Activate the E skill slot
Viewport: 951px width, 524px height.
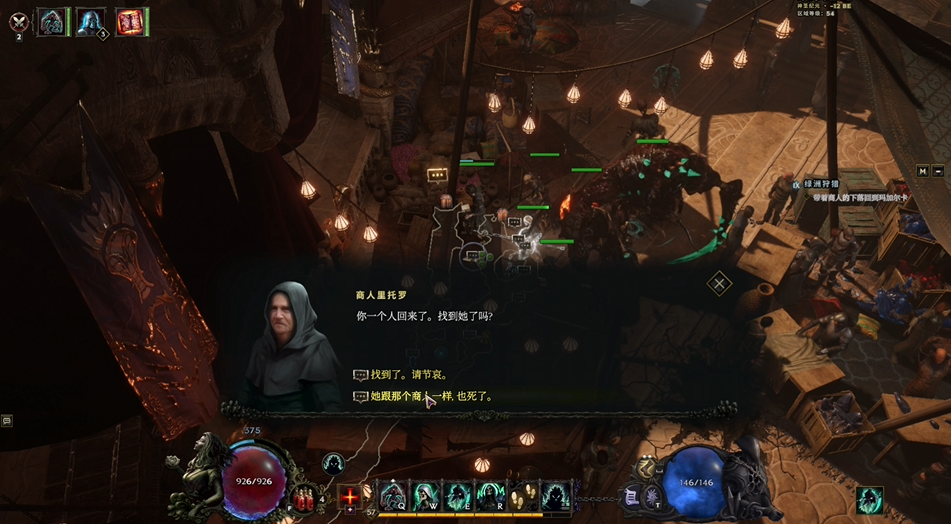[x=458, y=494]
